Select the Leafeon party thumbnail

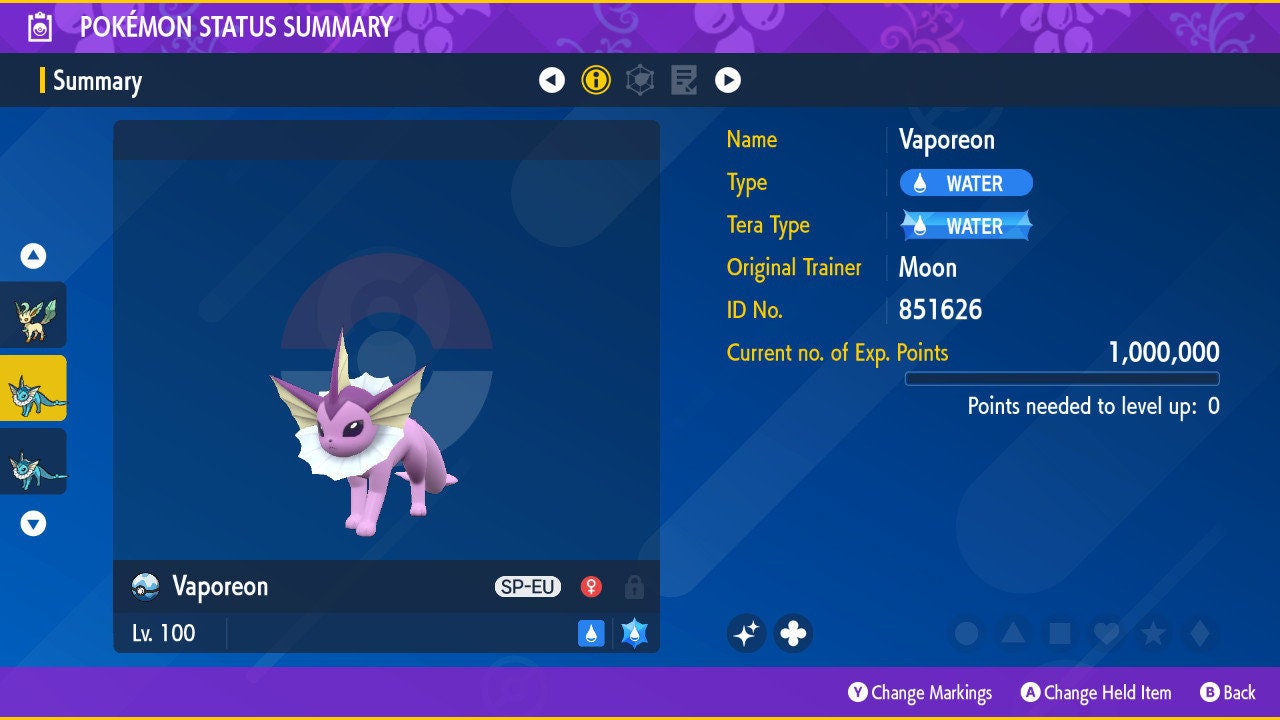coord(33,315)
